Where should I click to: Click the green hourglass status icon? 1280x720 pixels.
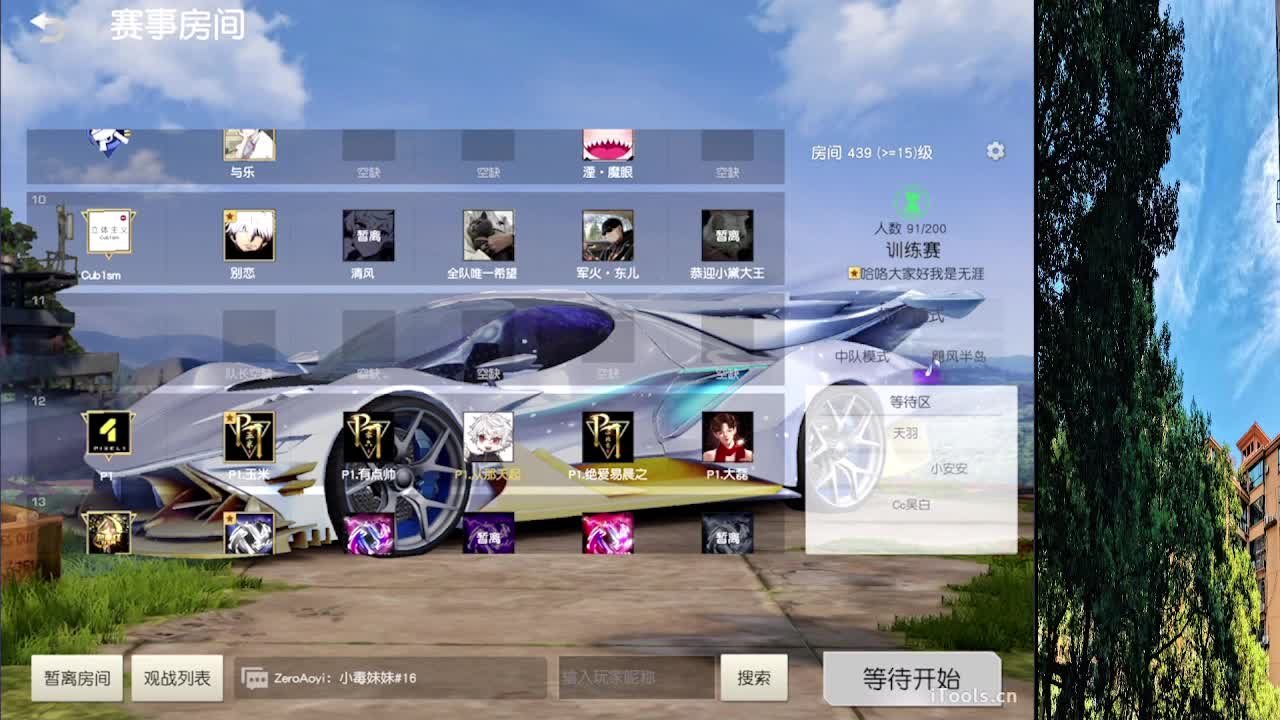click(x=911, y=203)
